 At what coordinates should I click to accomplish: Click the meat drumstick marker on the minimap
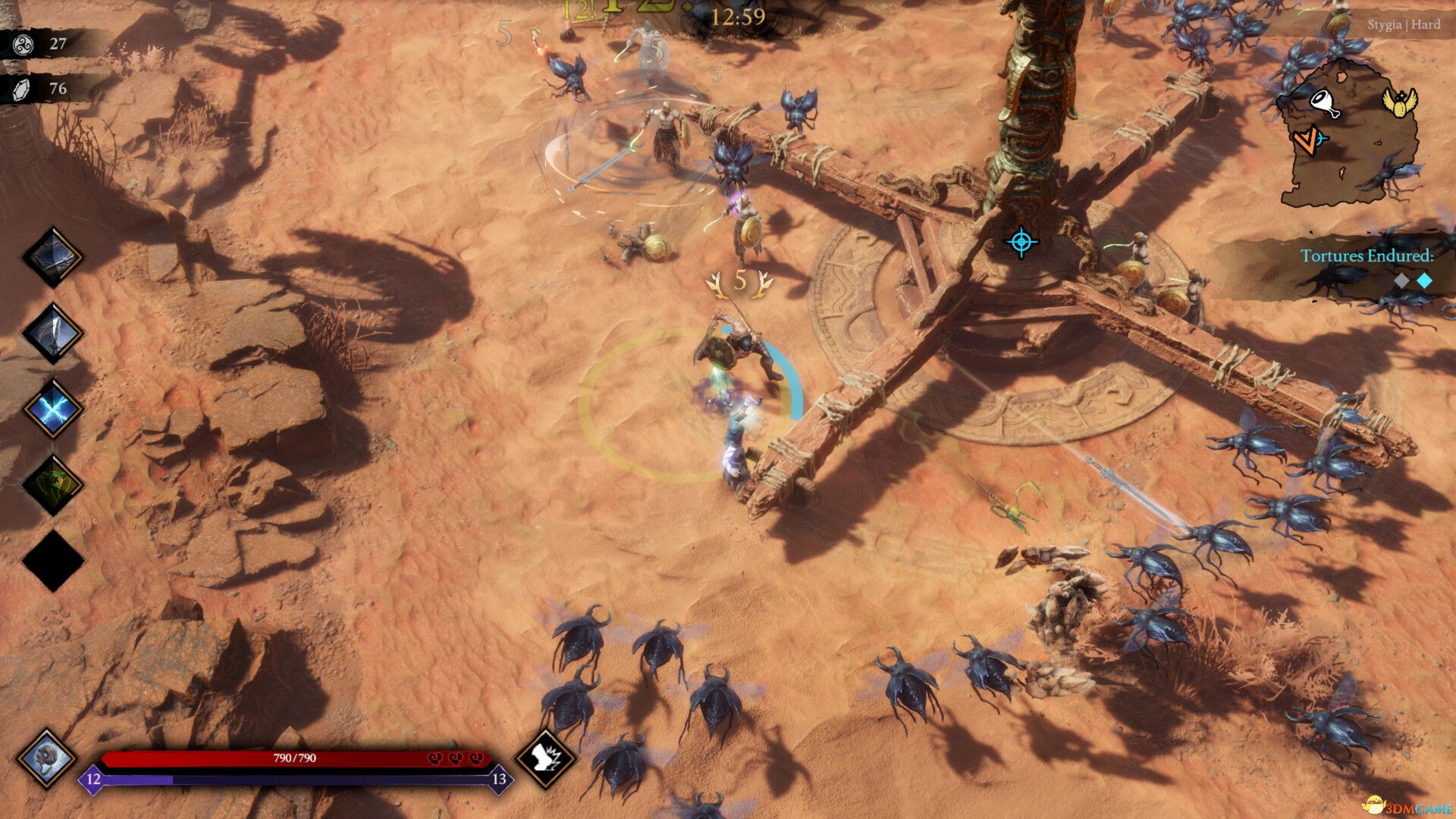pyautogui.click(x=1325, y=102)
